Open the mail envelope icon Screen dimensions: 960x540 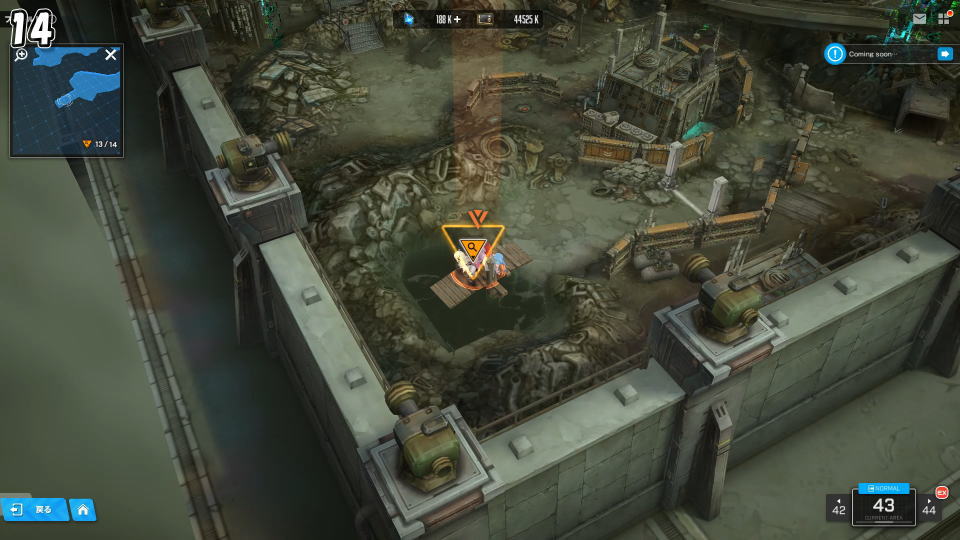pos(919,18)
